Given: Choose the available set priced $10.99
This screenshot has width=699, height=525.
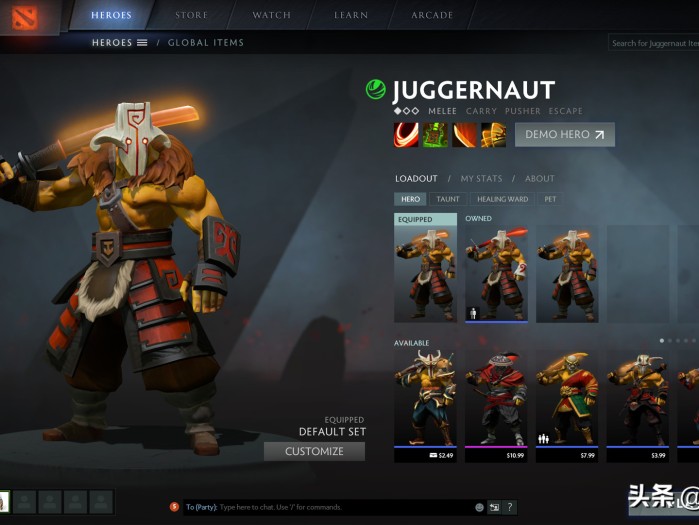Looking at the screenshot, I should (496, 404).
